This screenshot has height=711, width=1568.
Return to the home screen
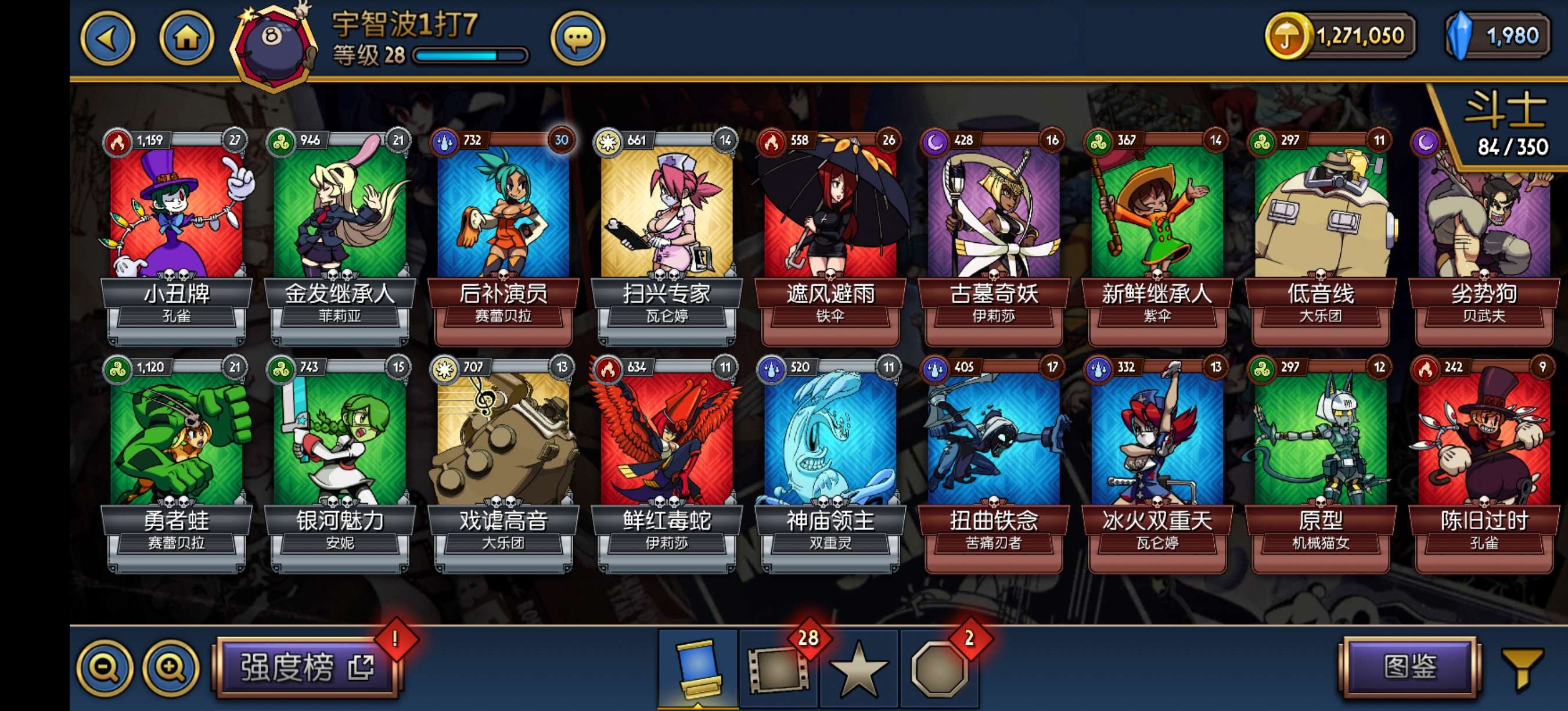tap(186, 39)
